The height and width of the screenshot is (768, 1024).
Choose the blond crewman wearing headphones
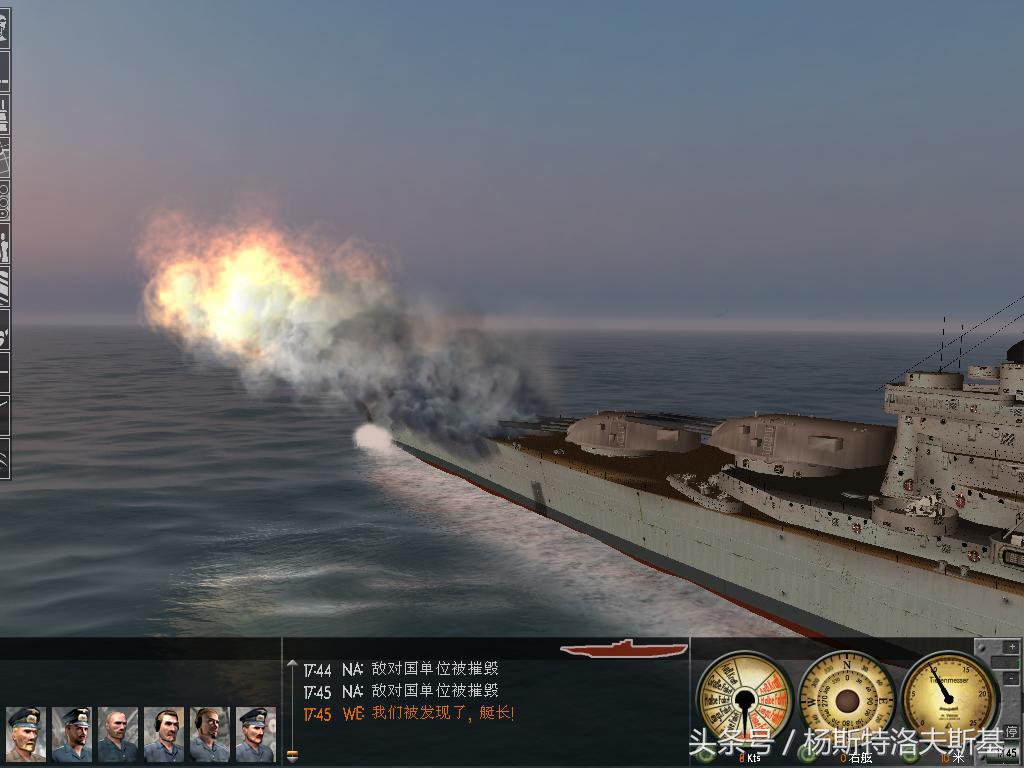pos(210,734)
